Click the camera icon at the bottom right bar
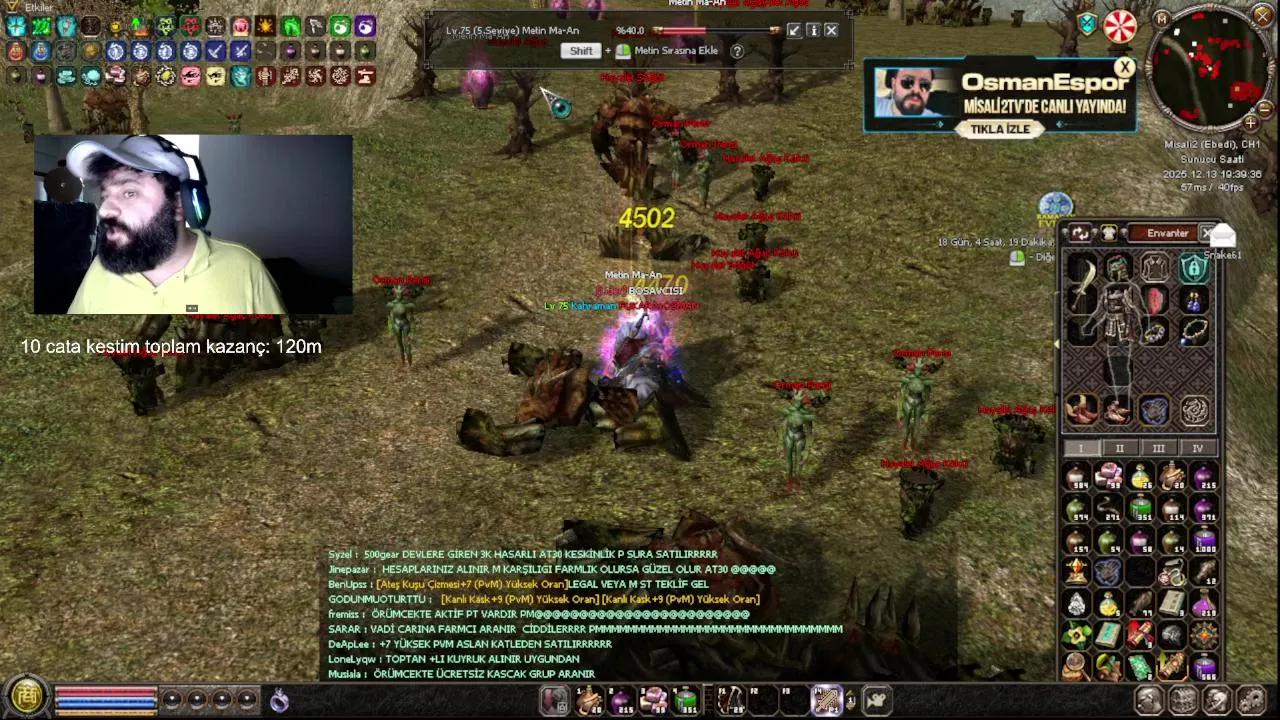The height and width of the screenshot is (720, 1280). coord(877,700)
